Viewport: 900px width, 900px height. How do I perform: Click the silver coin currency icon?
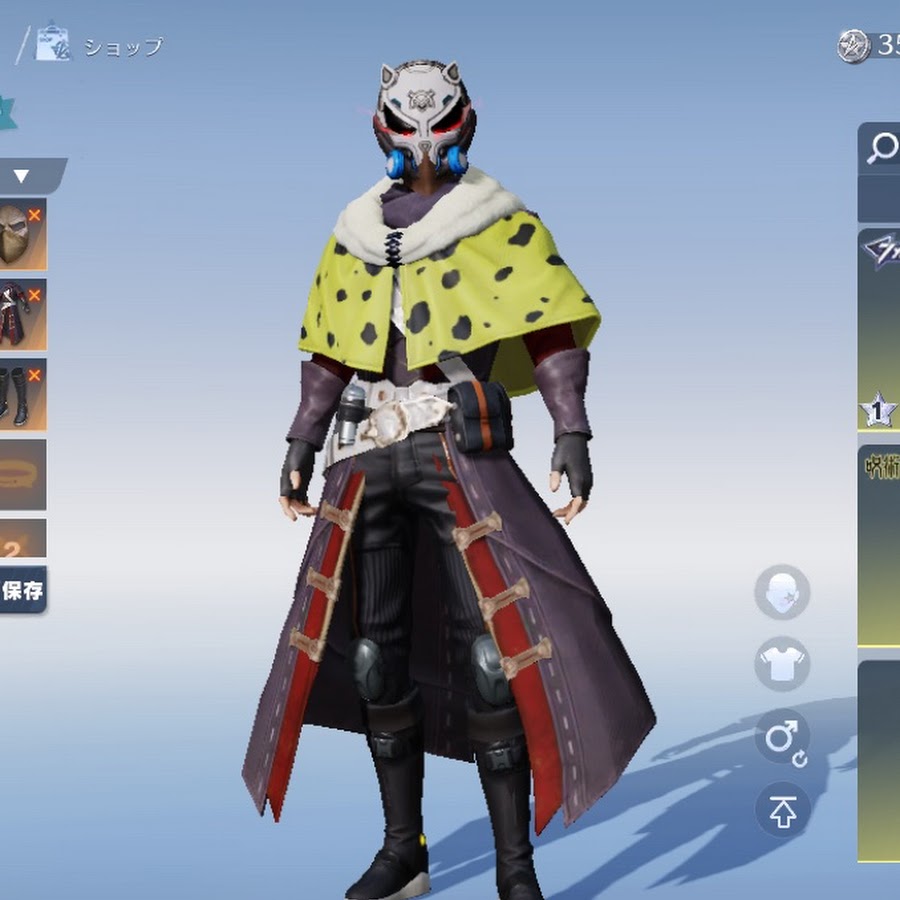(853, 46)
